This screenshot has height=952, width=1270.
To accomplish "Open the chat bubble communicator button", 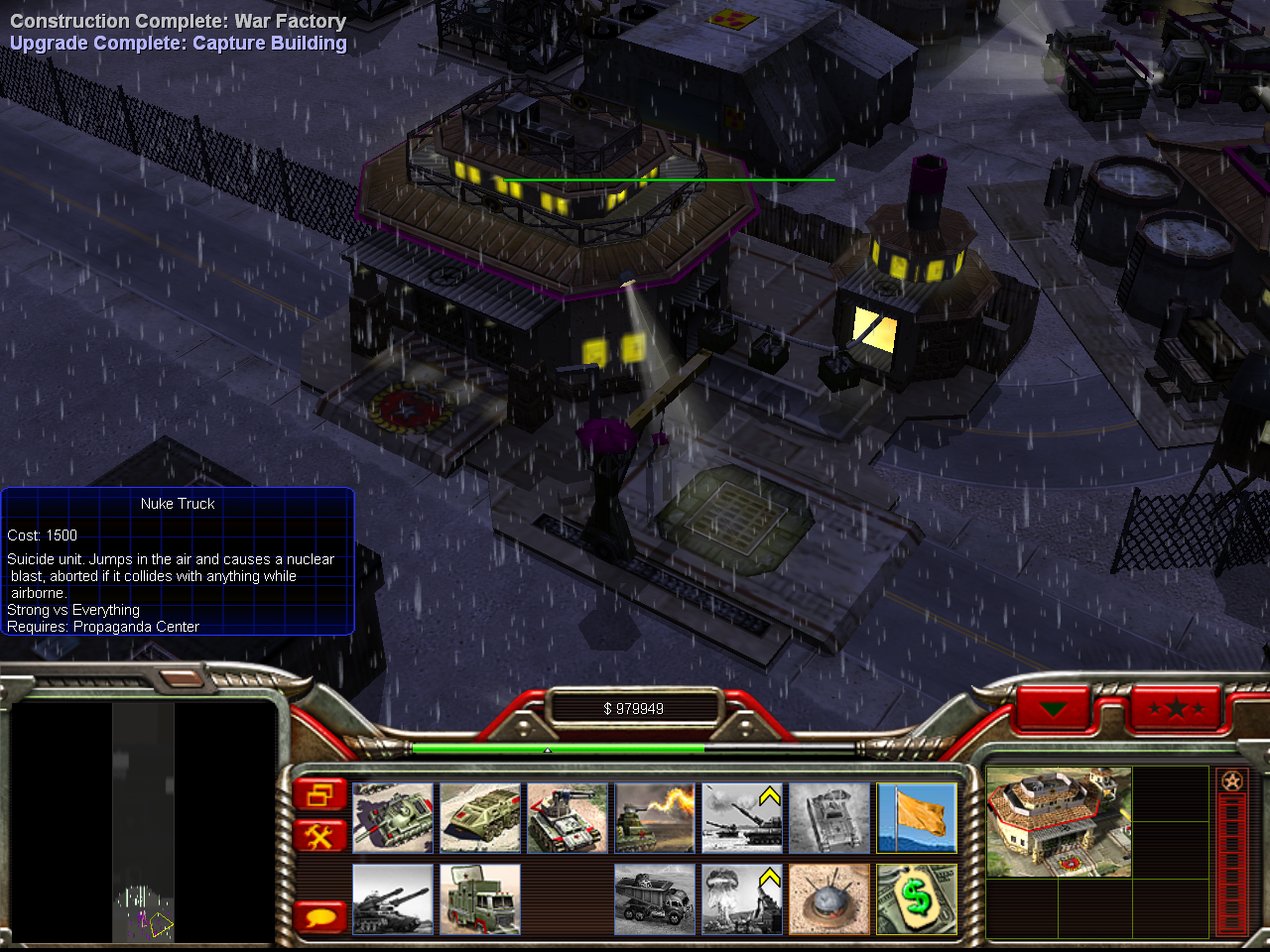I will [319, 916].
